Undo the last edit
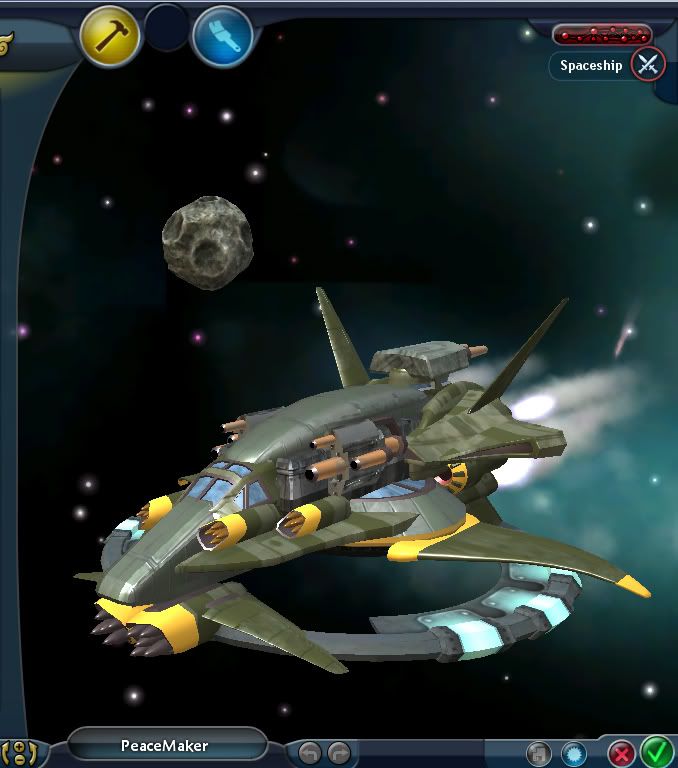 click(x=310, y=752)
